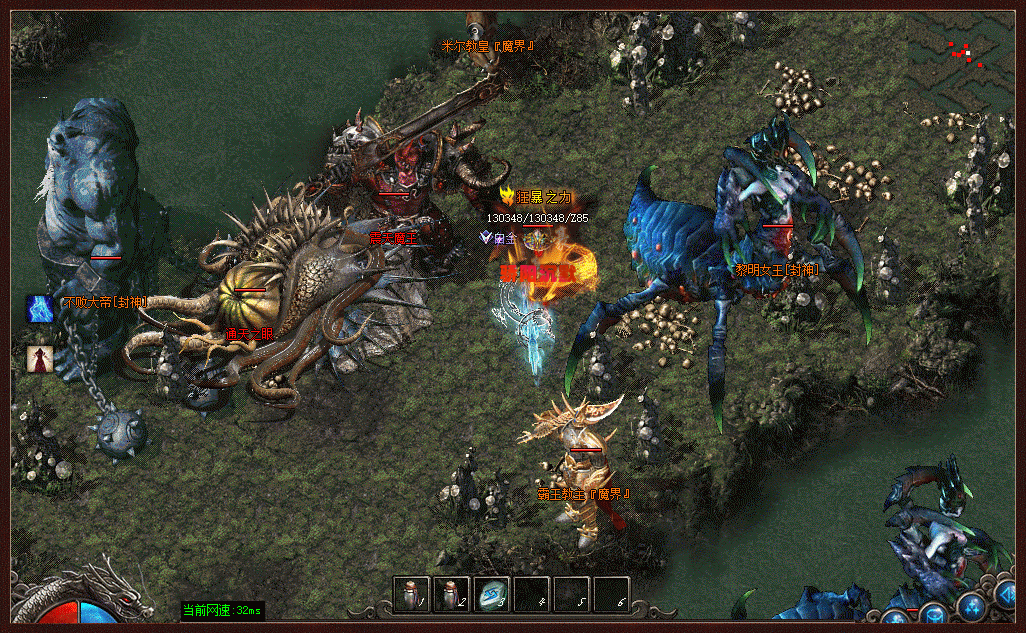Image resolution: width=1026 pixels, height=633 pixels.
Task: Activate the blue rune stone in slot 3
Action: (x=492, y=595)
